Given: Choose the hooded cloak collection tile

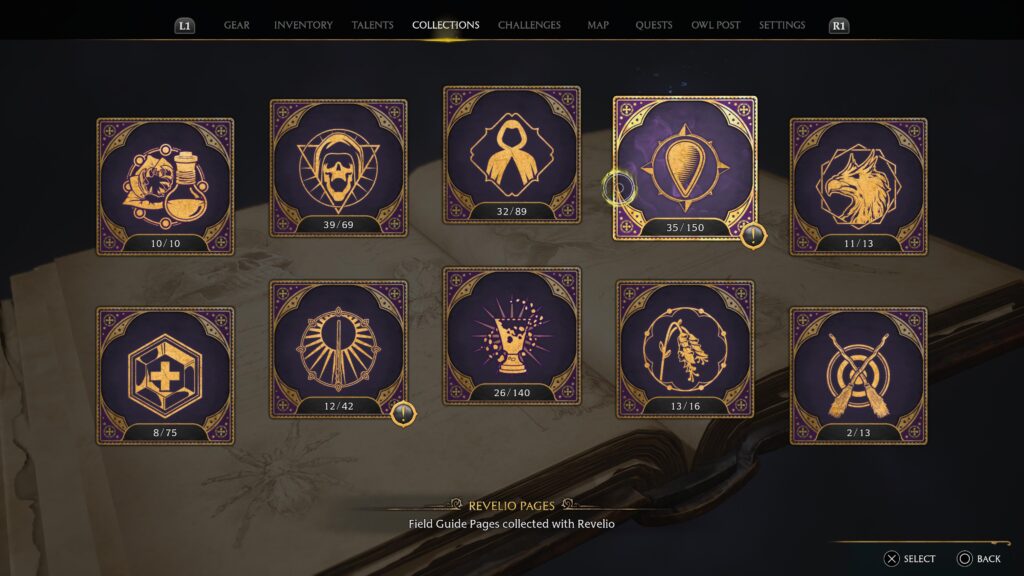Looking at the screenshot, I should click(512, 154).
